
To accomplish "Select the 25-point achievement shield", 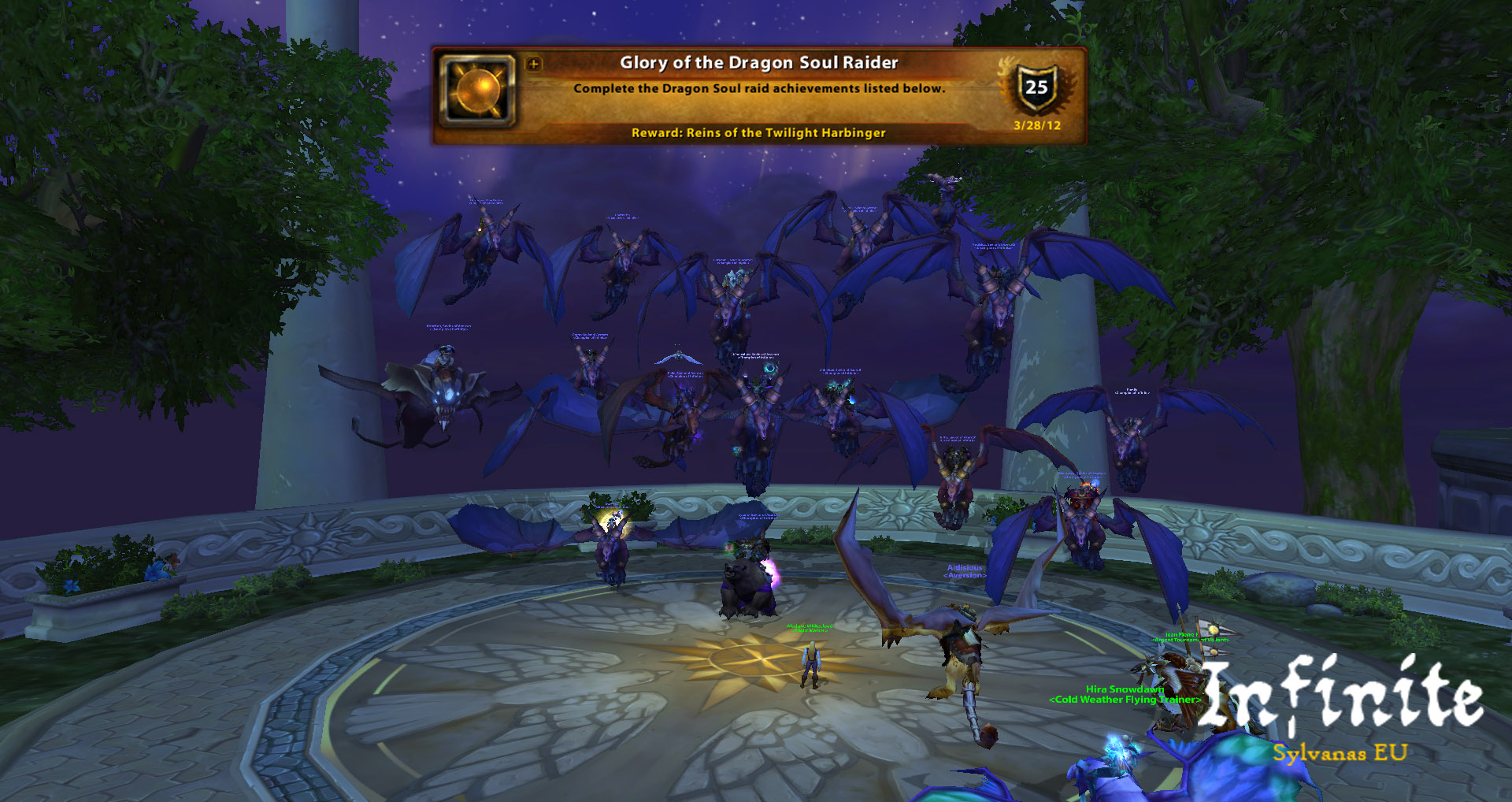I will (x=1036, y=87).
